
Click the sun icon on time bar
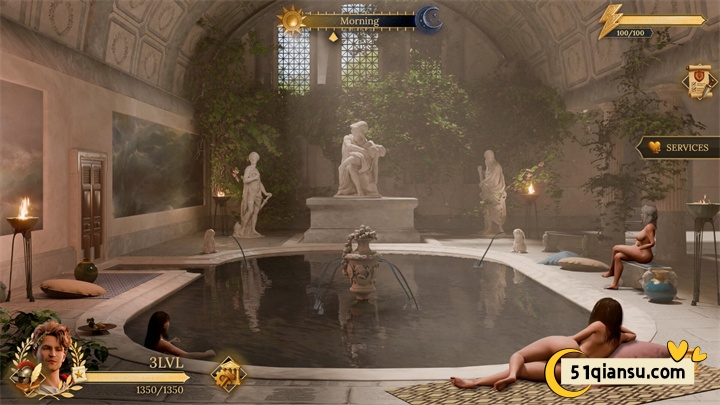pos(291,19)
